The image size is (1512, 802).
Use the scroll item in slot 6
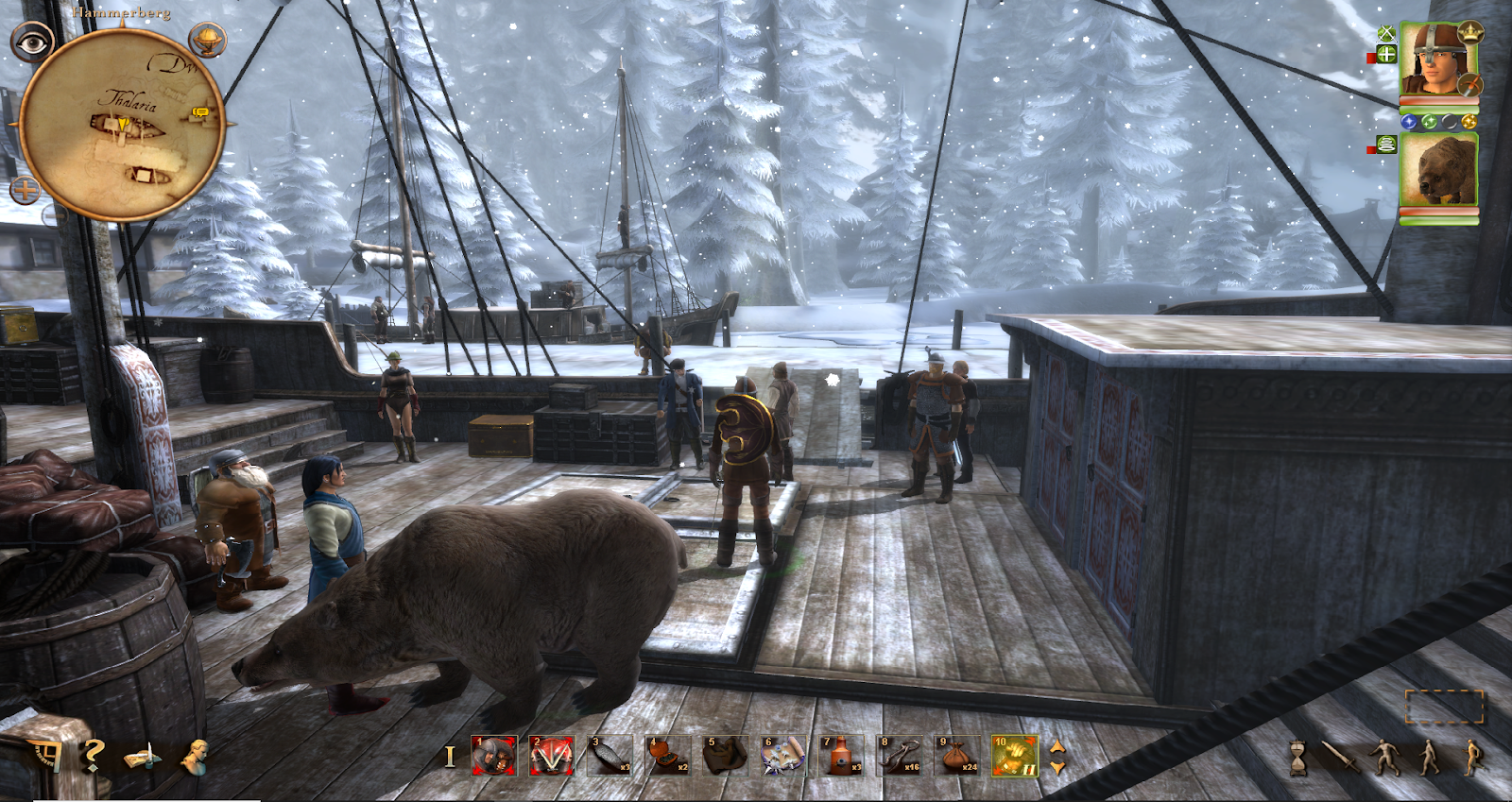click(783, 756)
